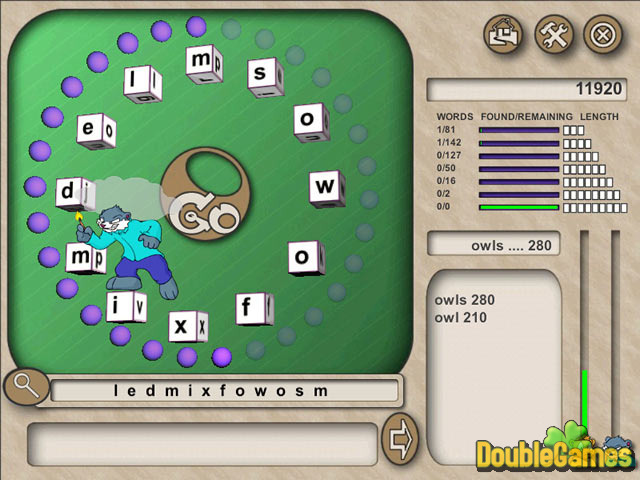Open settings with the crossed tools icon
640x480 pixels.
pyautogui.click(x=553, y=34)
